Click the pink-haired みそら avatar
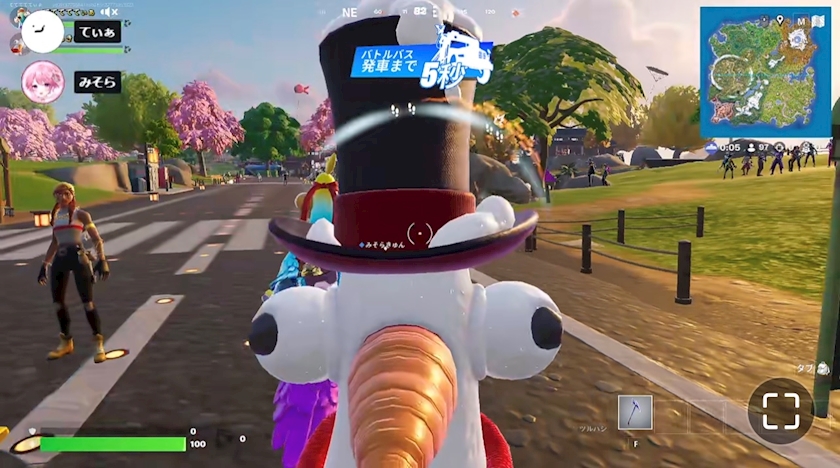 tap(43, 82)
